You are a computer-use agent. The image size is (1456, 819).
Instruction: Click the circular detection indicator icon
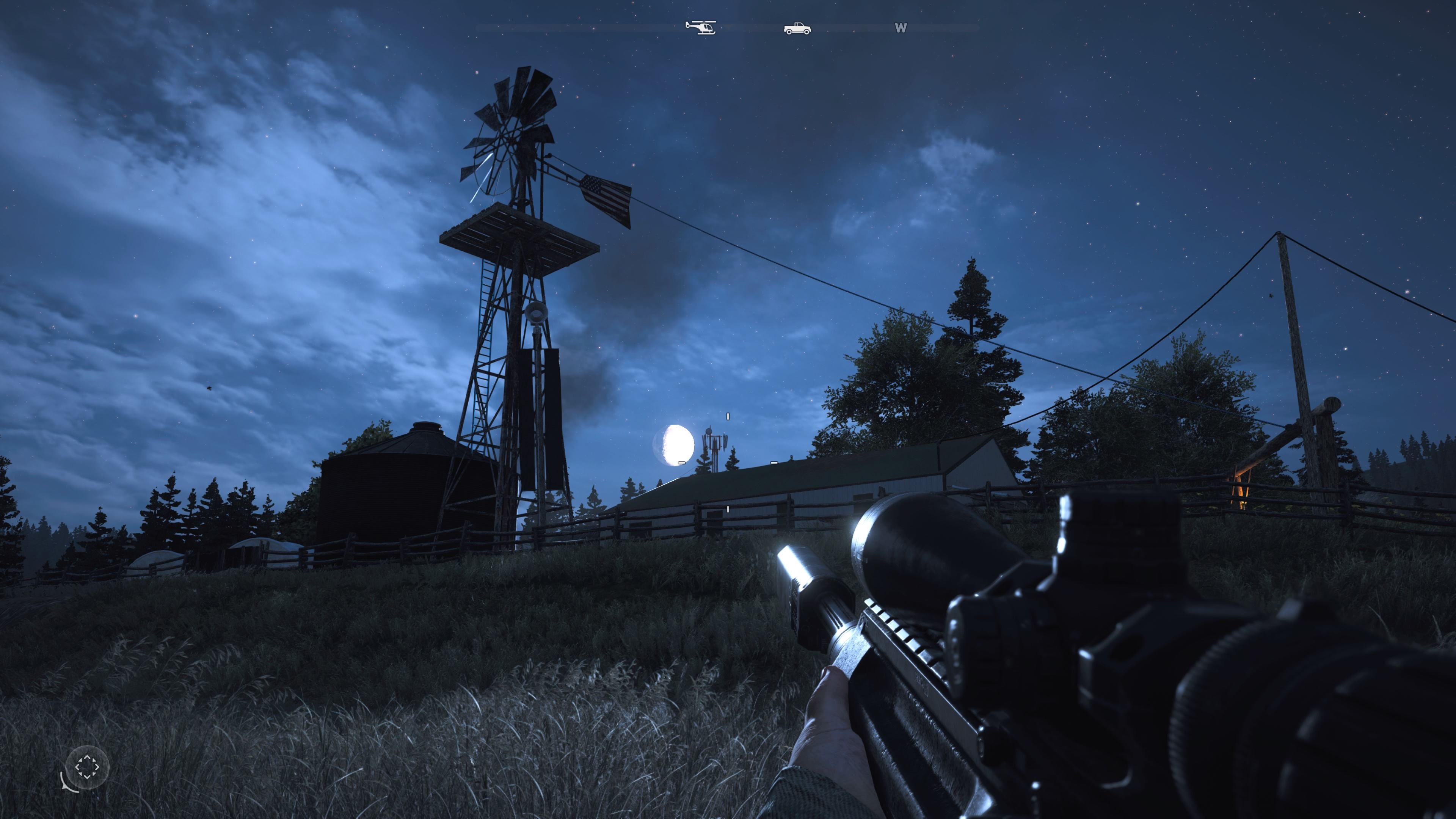86,767
